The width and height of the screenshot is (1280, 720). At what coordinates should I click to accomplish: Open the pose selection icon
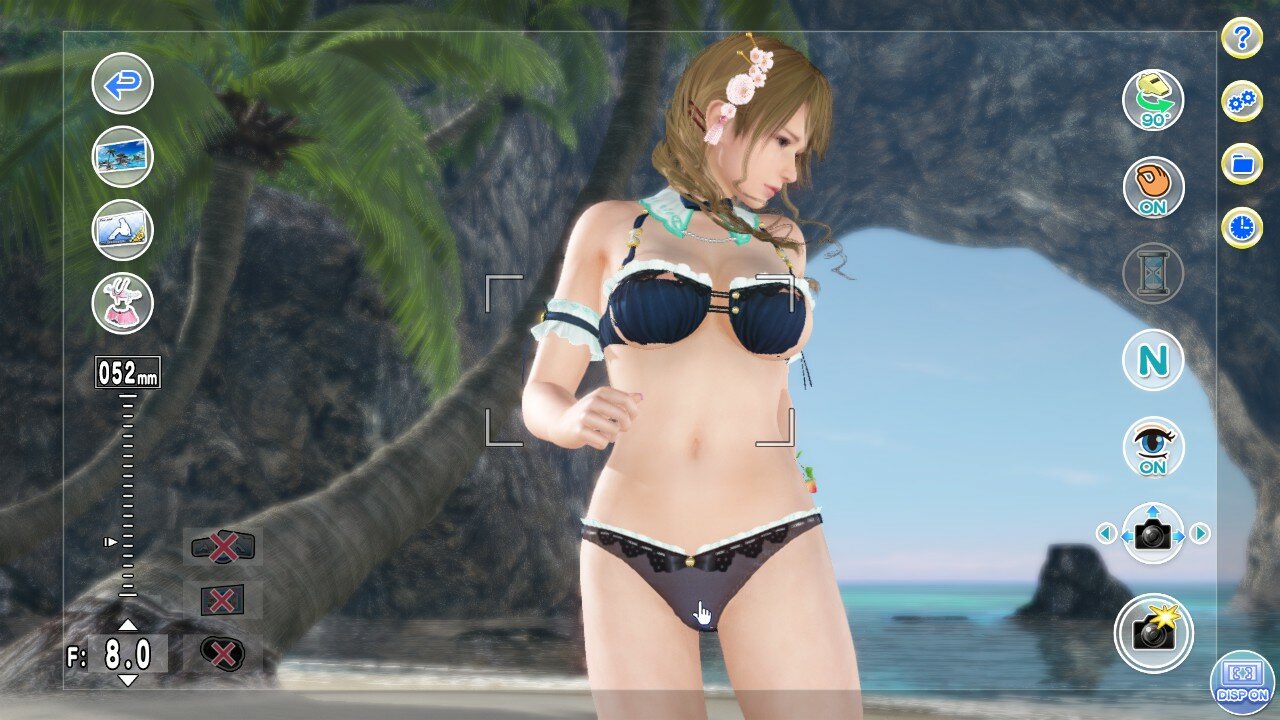pos(122,228)
